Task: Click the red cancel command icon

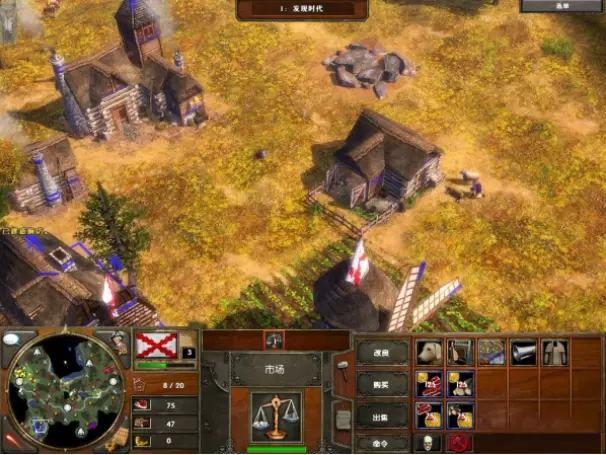Action: tap(459, 442)
